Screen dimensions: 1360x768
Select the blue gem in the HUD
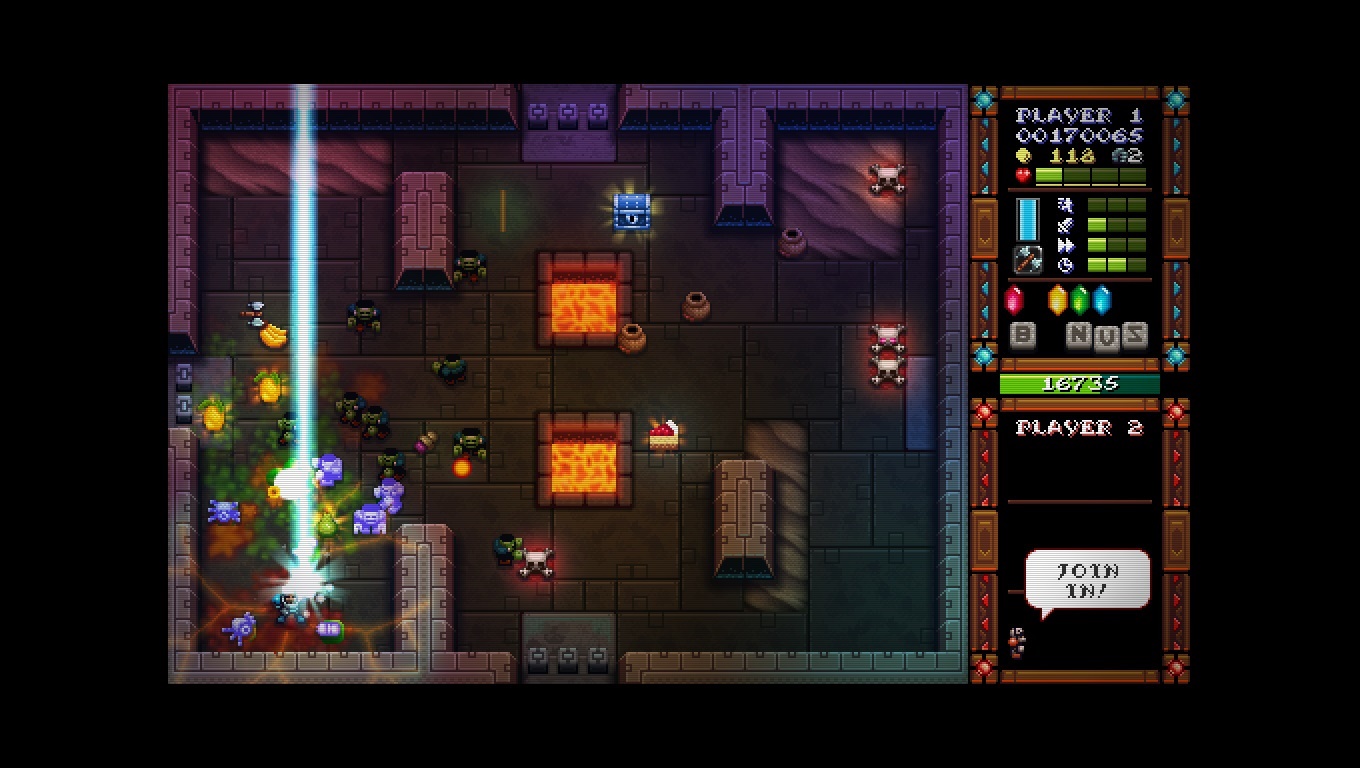tap(1101, 300)
